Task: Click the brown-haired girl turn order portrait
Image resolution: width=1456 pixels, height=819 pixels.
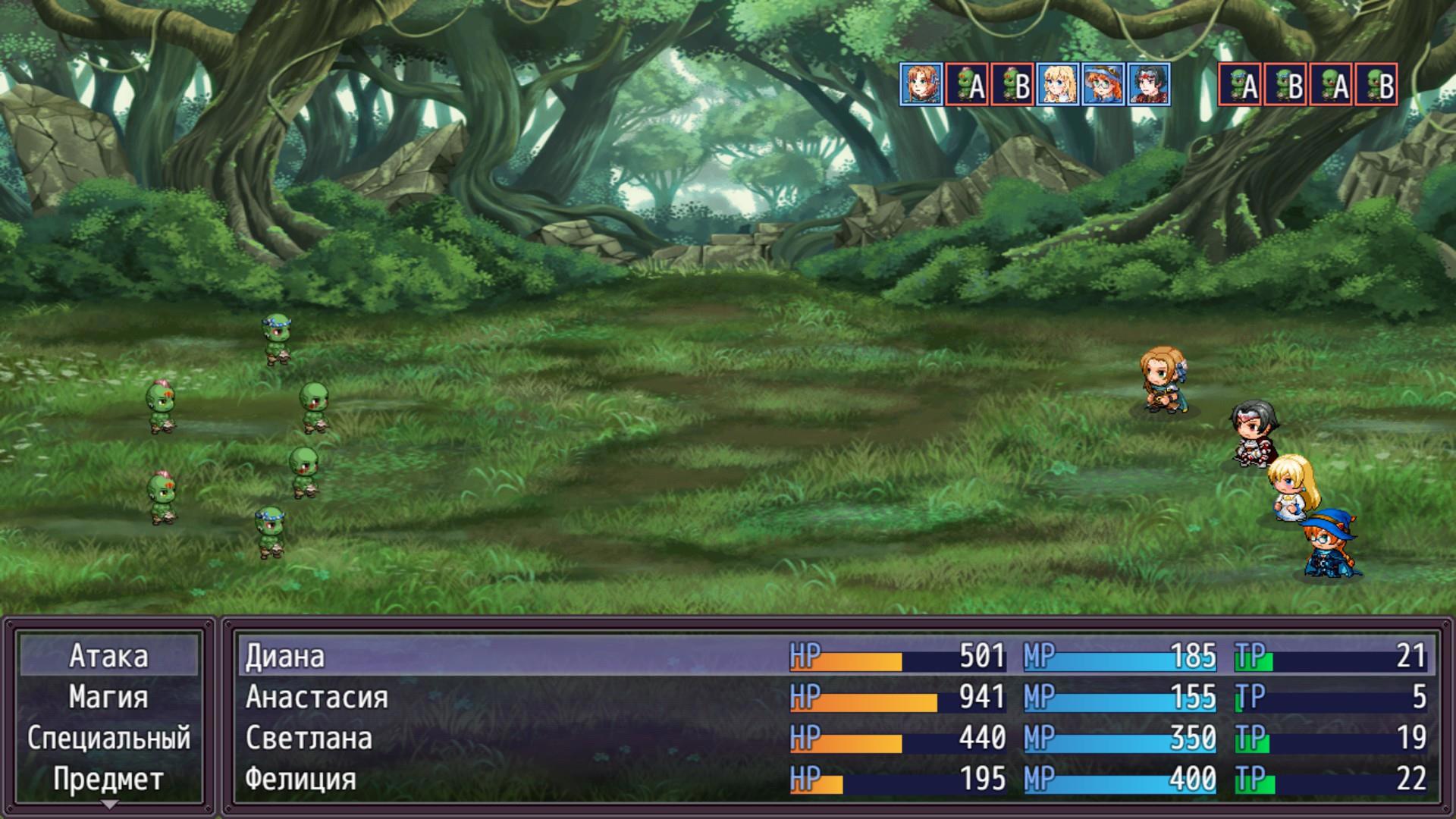Action: point(921,84)
